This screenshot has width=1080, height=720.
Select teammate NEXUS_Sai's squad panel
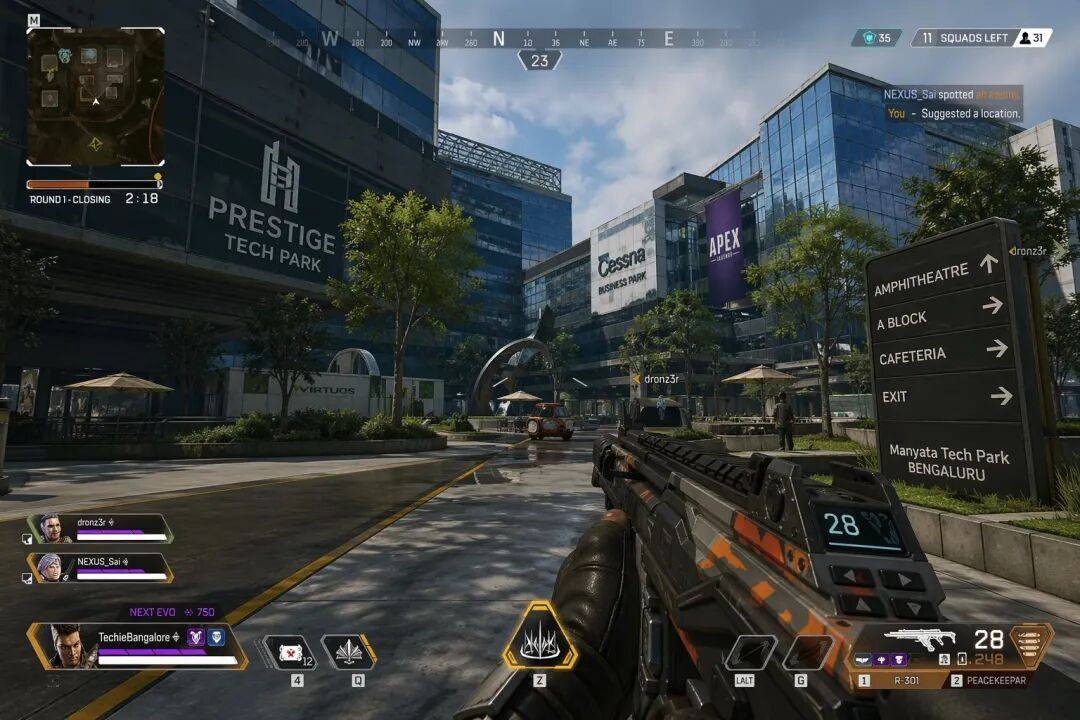pos(100,568)
